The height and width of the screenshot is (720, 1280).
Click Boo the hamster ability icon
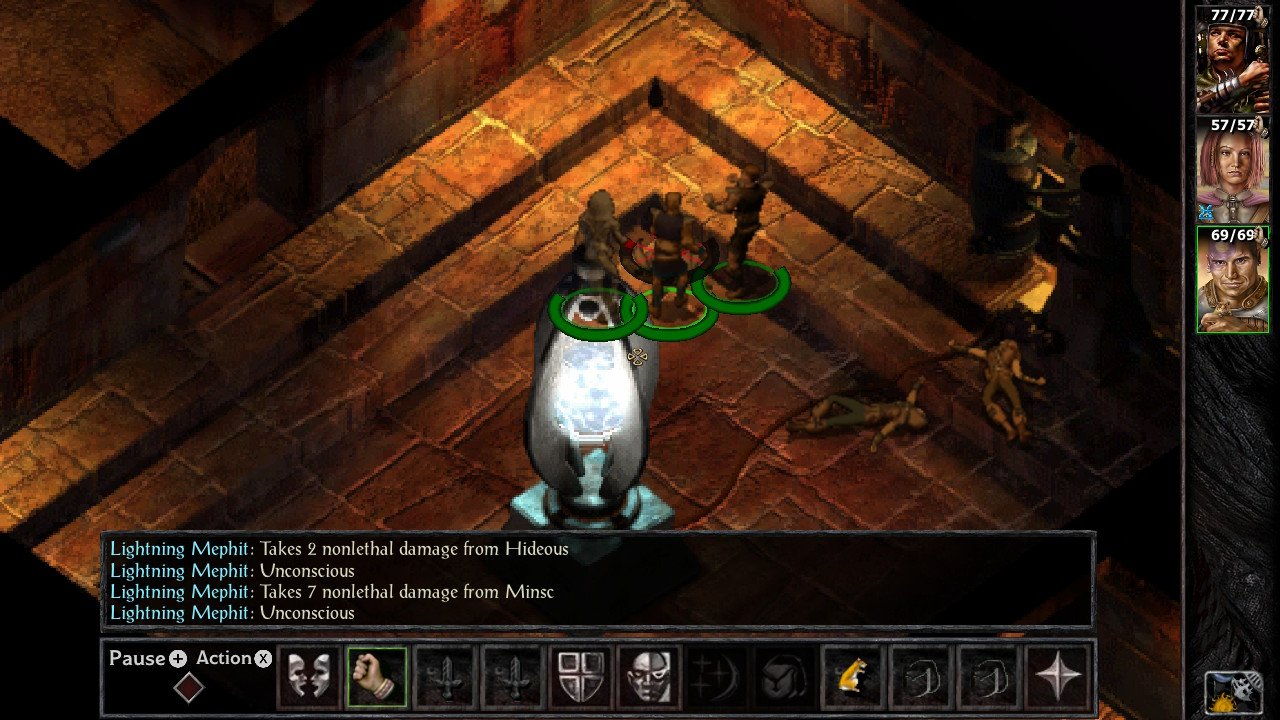coord(851,676)
